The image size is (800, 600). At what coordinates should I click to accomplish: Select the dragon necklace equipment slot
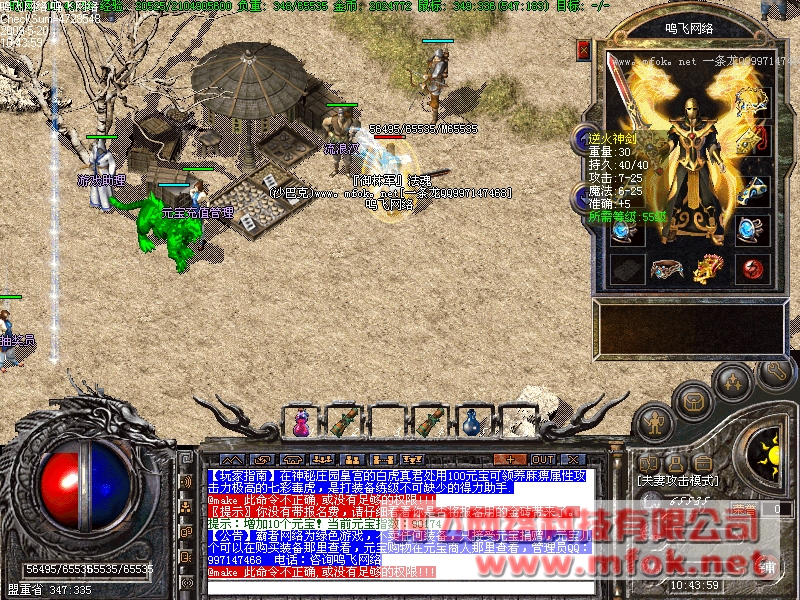pyautogui.click(x=752, y=100)
